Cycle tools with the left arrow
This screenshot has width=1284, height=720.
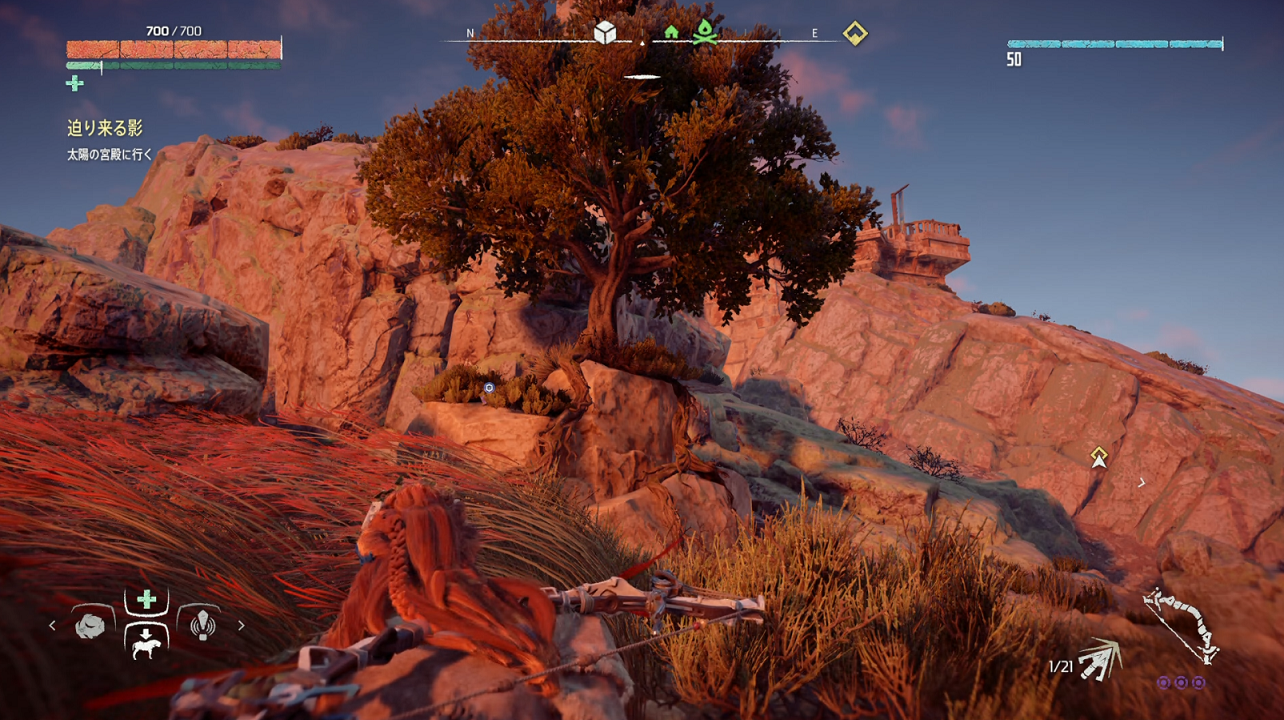pos(53,626)
